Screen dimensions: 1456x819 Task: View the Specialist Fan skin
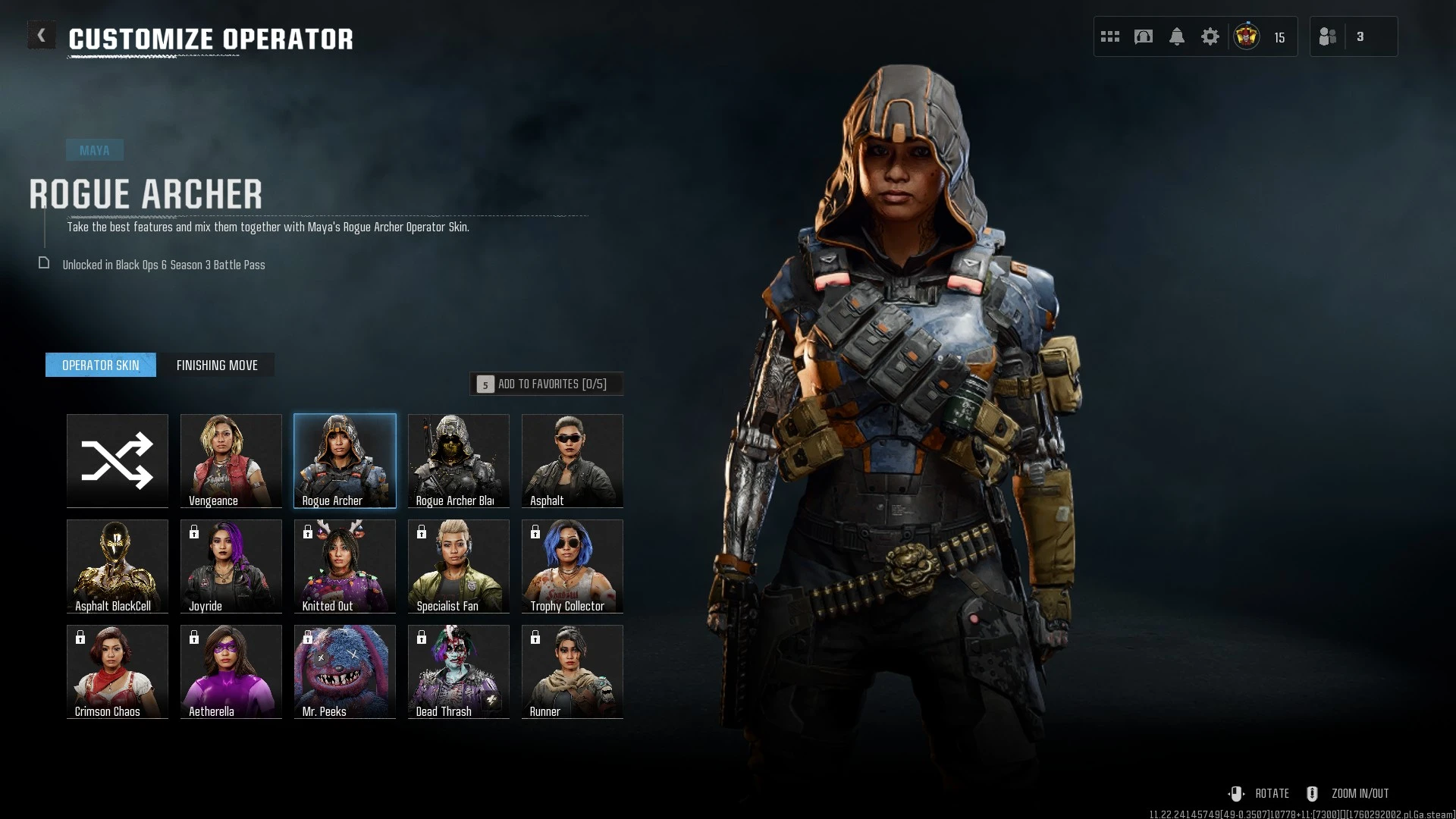pyautogui.click(x=459, y=566)
